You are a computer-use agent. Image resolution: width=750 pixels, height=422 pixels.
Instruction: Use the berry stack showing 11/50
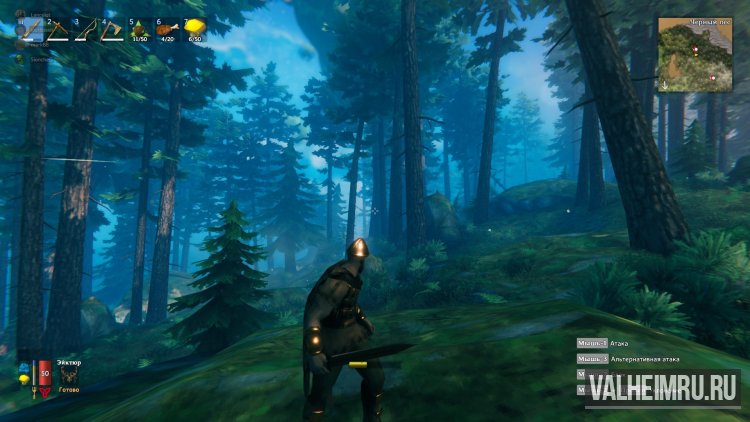click(140, 29)
